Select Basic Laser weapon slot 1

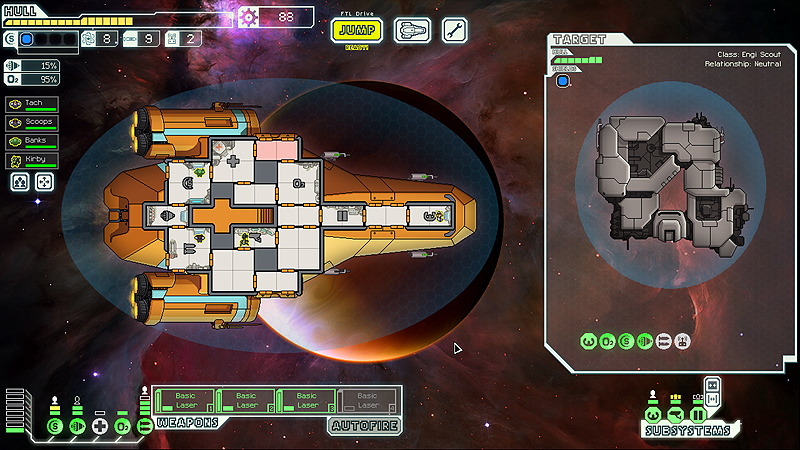[x=185, y=401]
